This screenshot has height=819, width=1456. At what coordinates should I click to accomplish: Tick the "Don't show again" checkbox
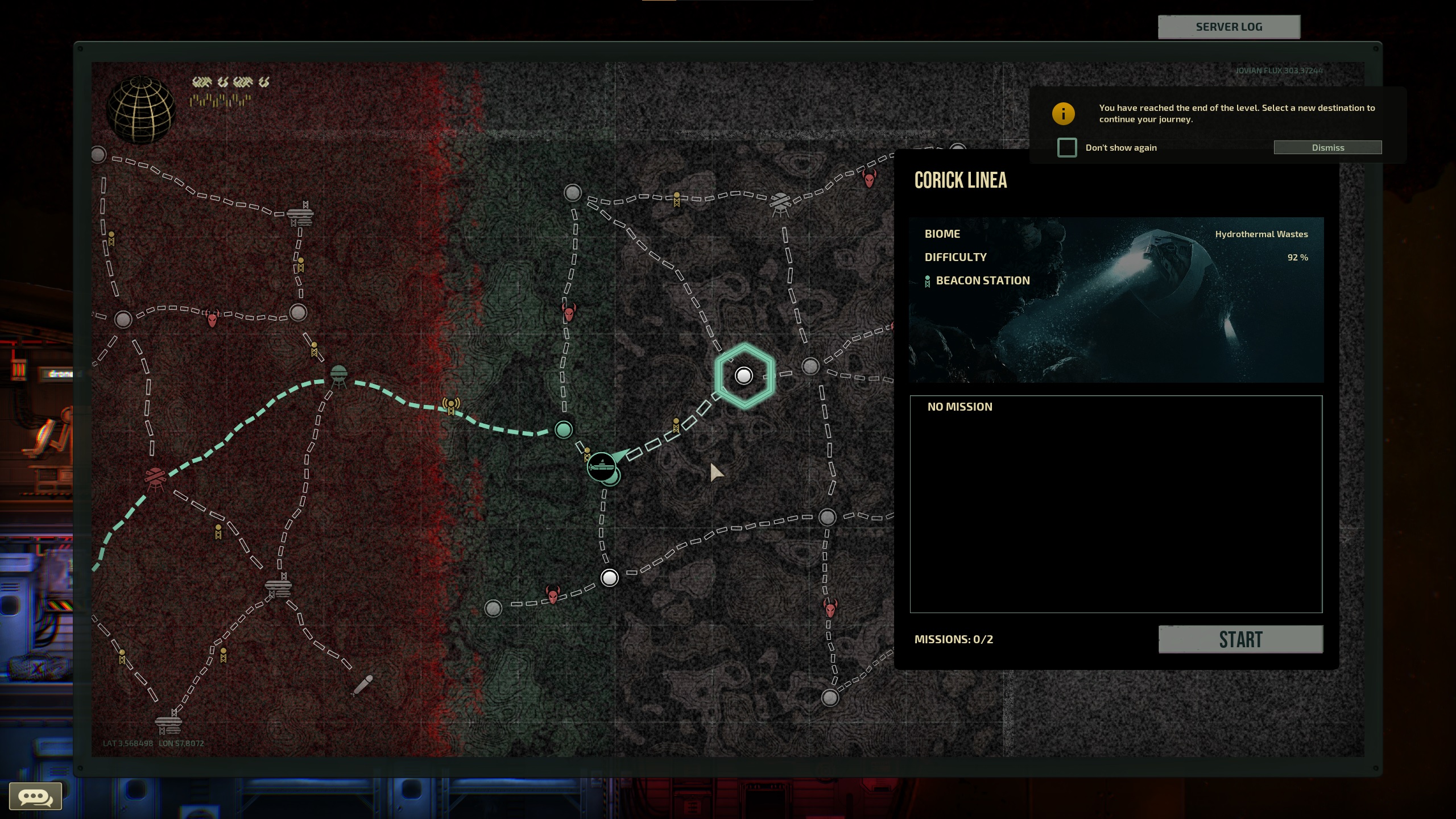1067,147
